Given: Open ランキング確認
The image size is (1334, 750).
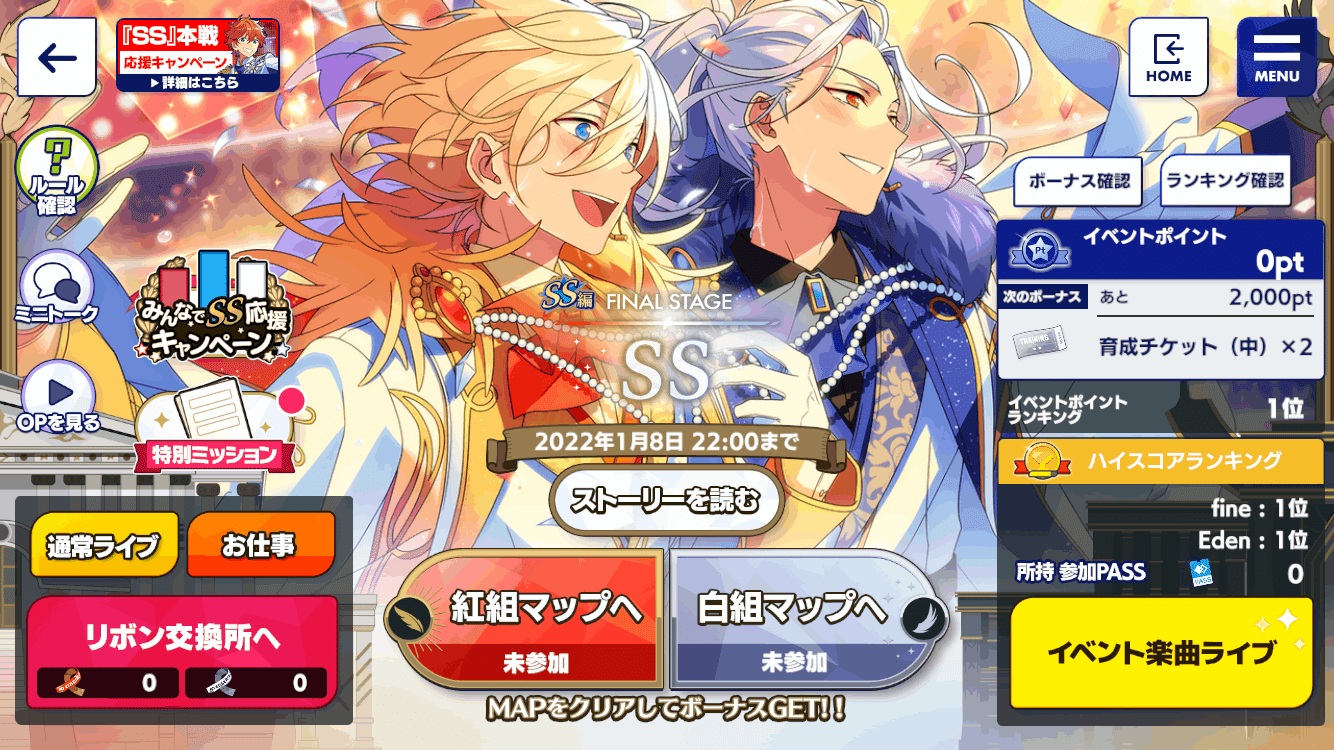Looking at the screenshot, I should click(x=1224, y=182).
